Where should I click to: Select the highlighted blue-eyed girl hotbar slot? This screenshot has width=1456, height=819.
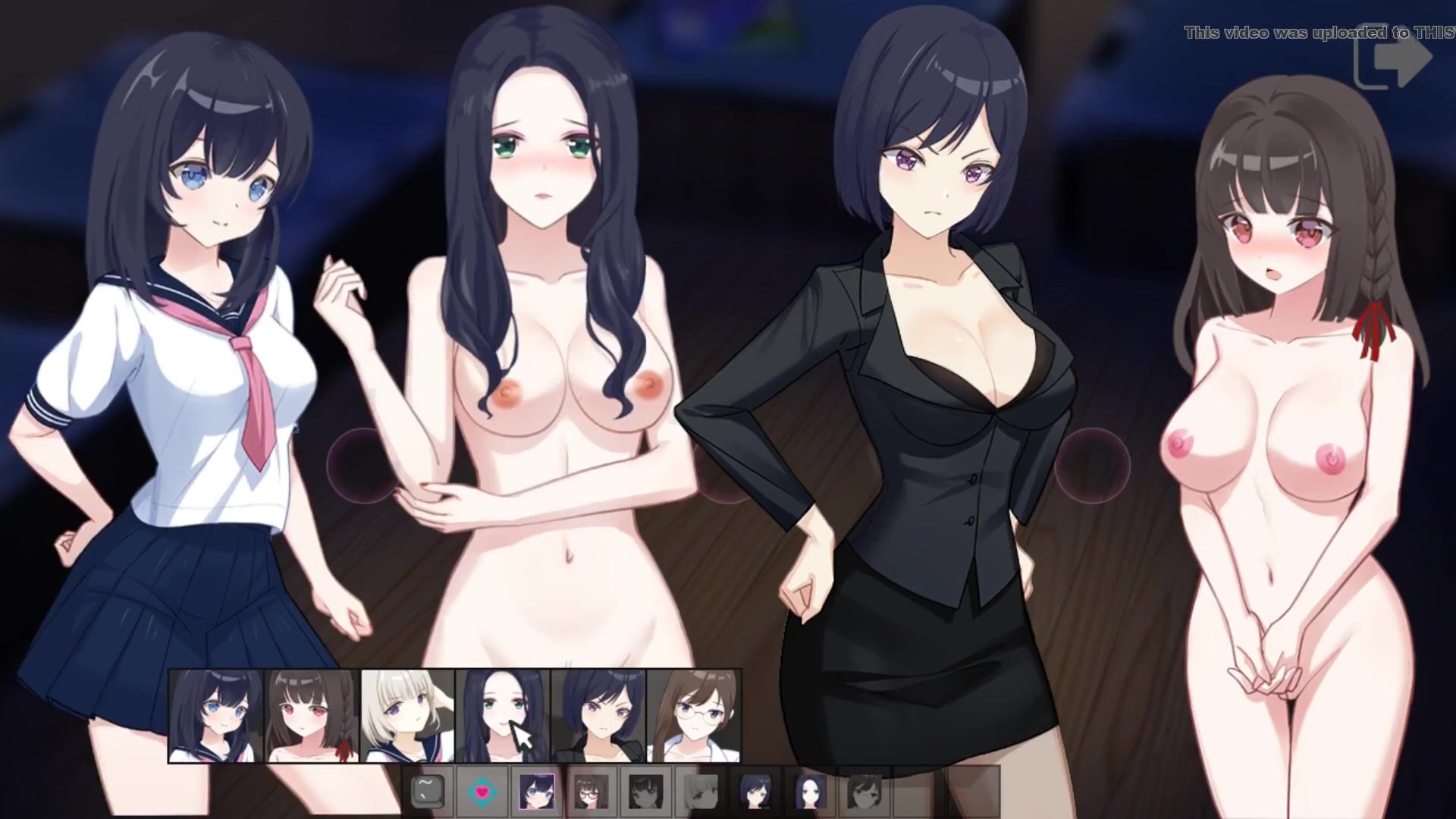tap(536, 792)
